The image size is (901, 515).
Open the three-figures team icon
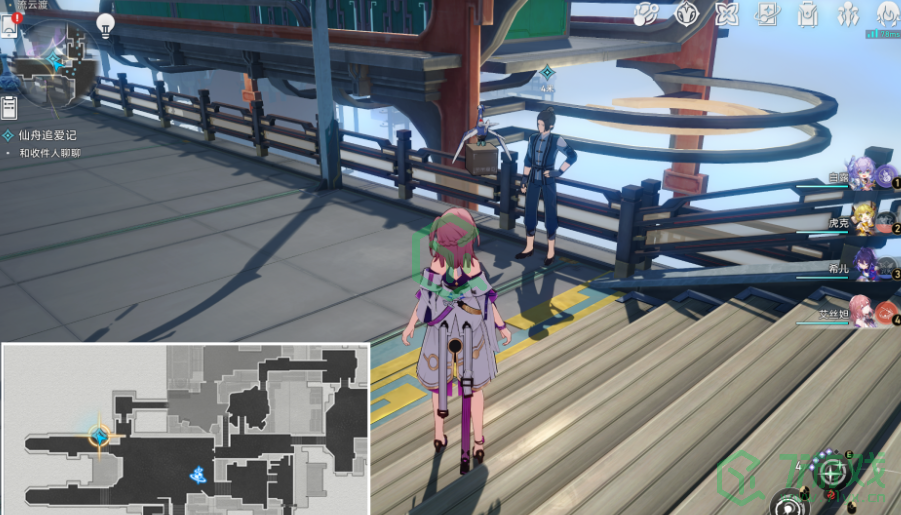tap(848, 13)
